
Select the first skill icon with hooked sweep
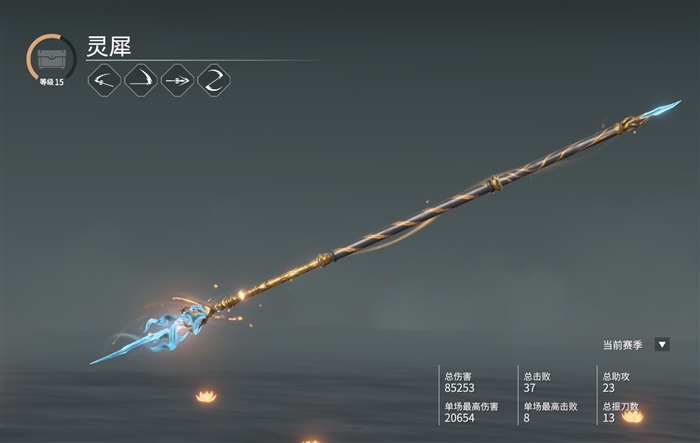tap(104, 80)
